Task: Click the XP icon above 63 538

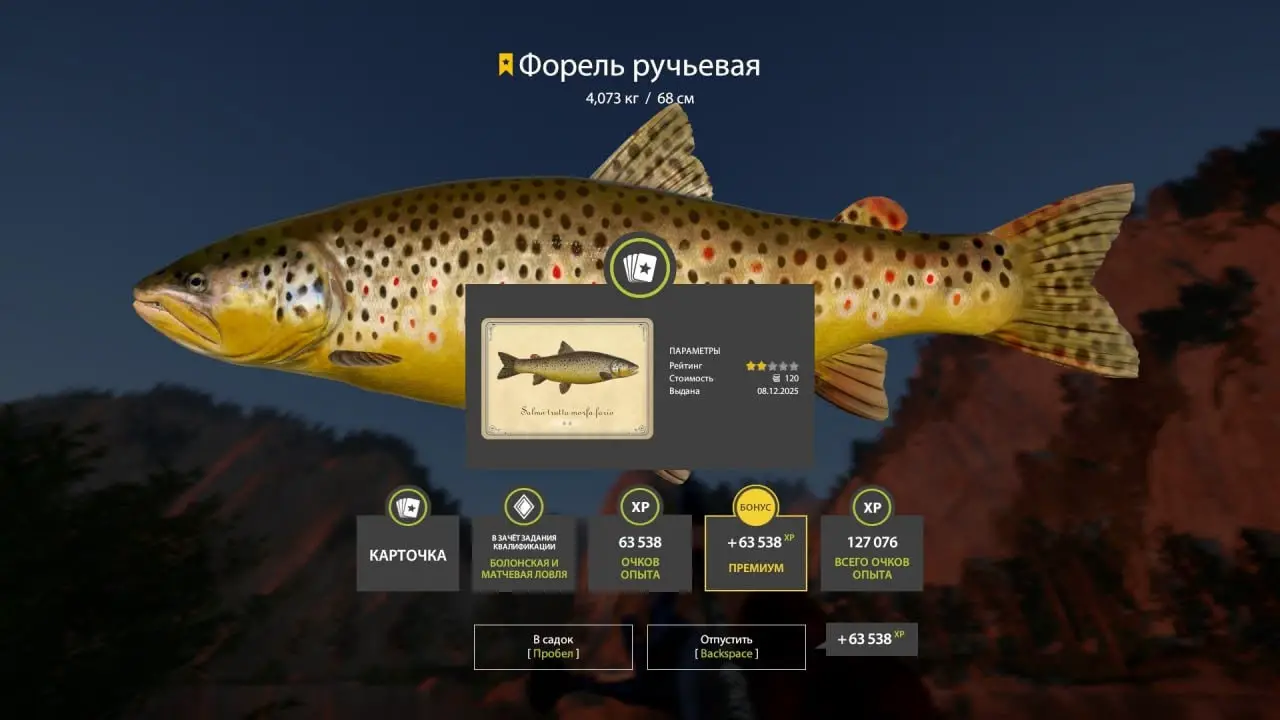Action: point(639,507)
